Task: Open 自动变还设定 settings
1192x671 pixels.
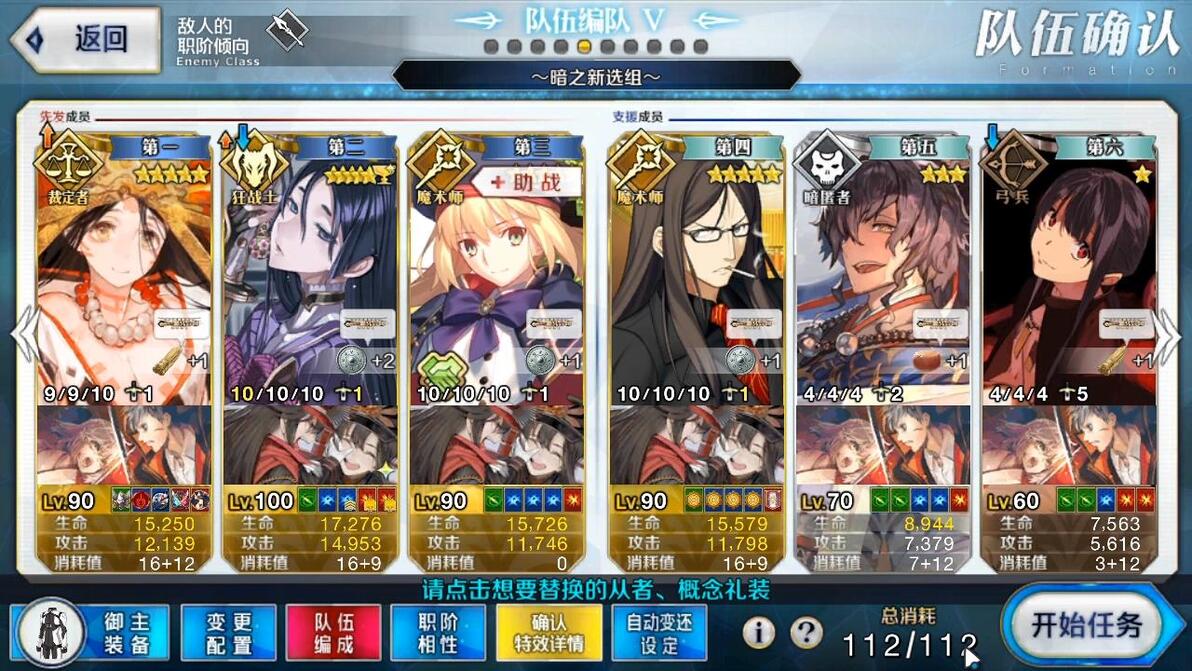Action: (x=659, y=632)
